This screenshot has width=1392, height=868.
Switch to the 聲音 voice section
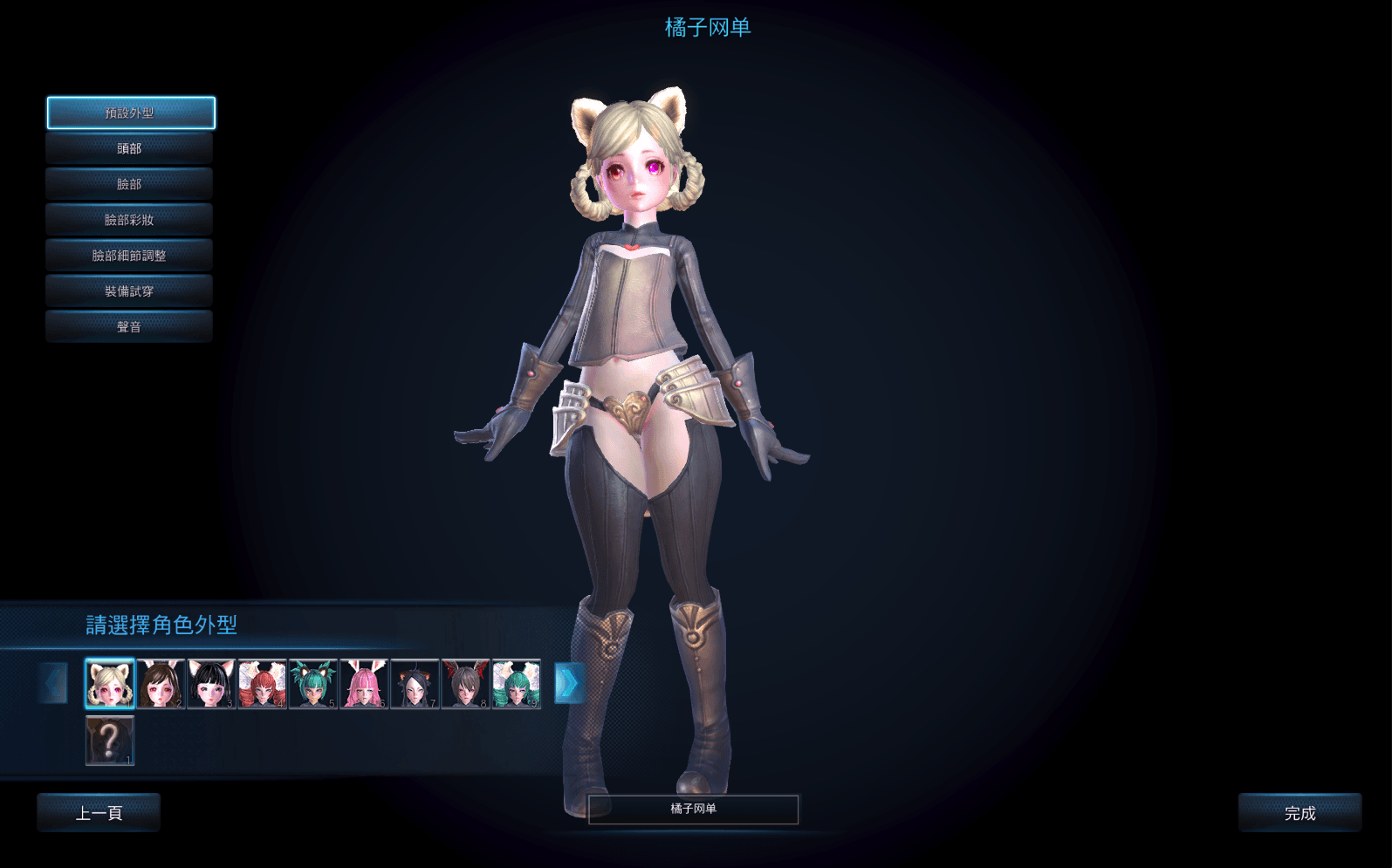point(129,327)
